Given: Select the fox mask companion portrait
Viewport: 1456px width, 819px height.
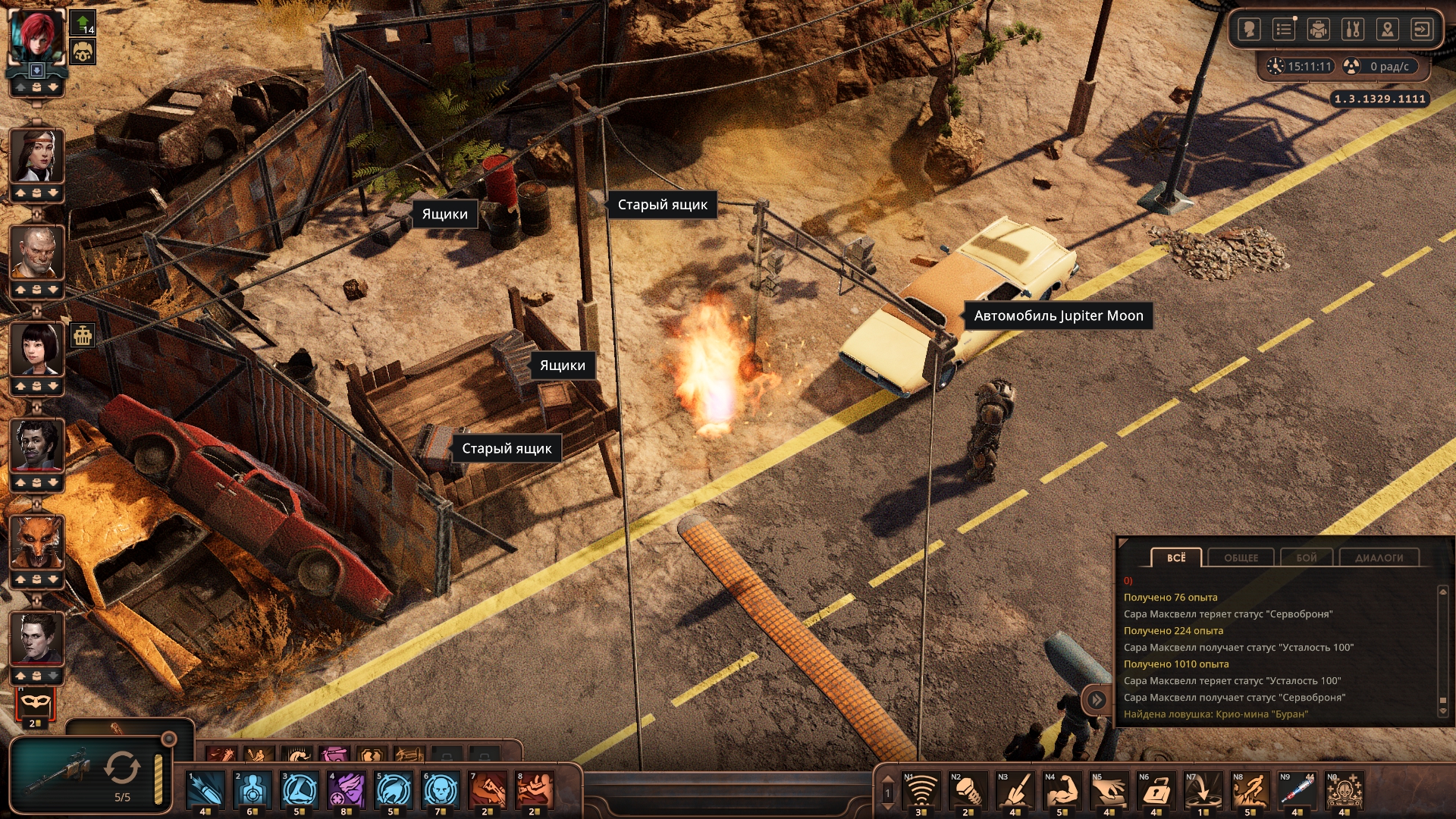Looking at the screenshot, I should pos(36,541).
